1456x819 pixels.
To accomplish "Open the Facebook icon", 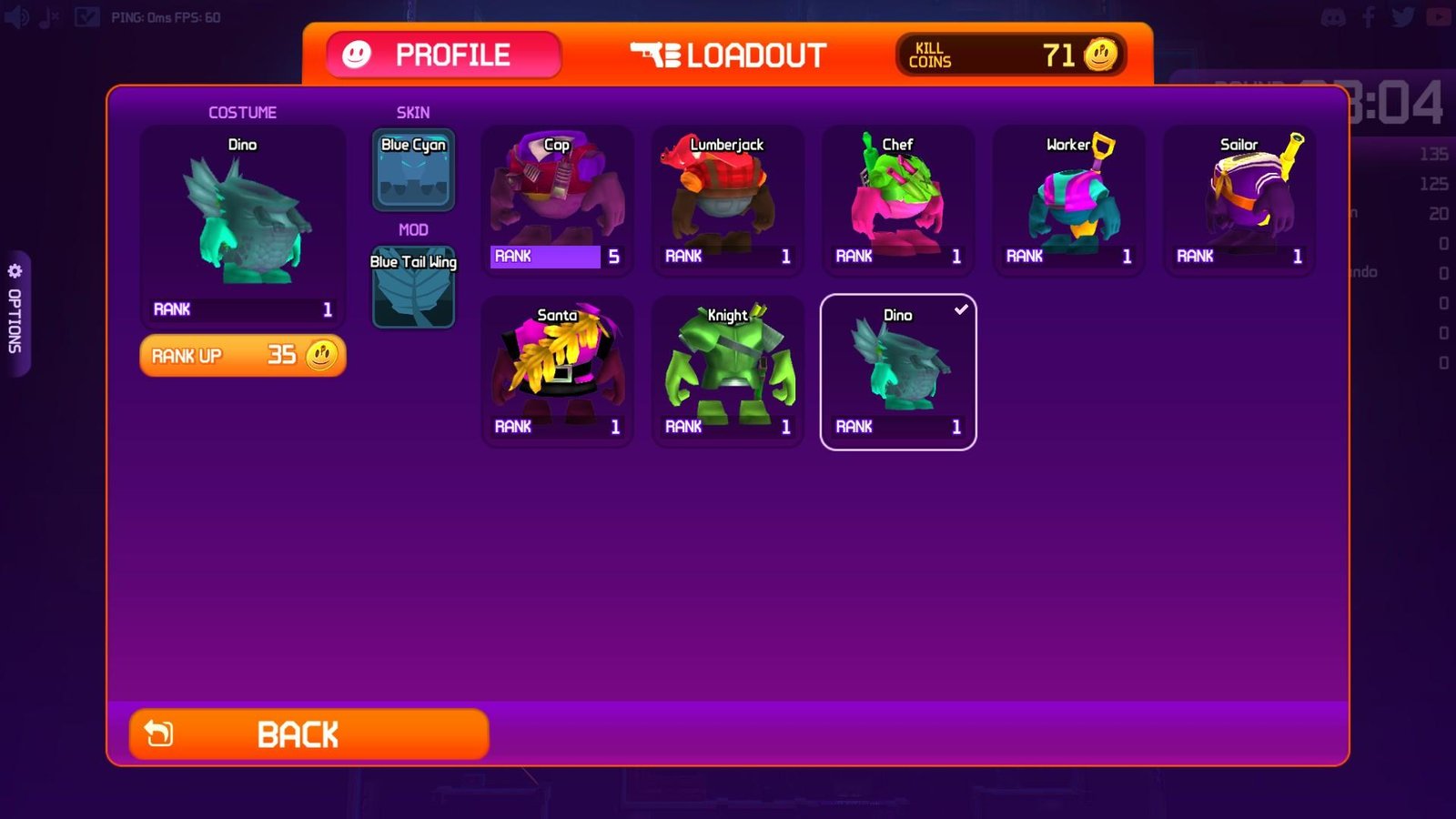I will click(1368, 15).
